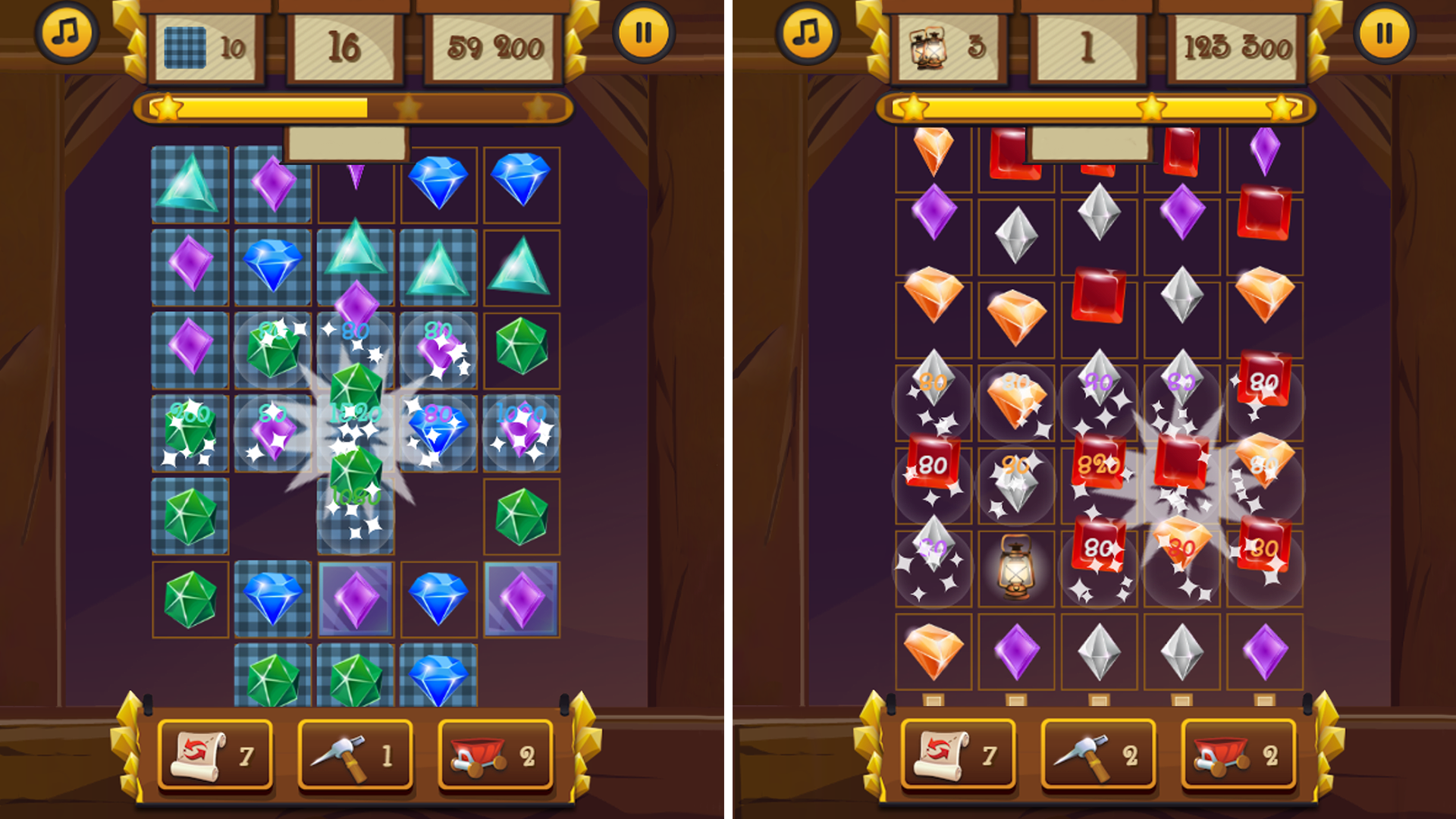1456x819 pixels.
Task: Tap the first star on the right progress bar
Action: coord(912,108)
